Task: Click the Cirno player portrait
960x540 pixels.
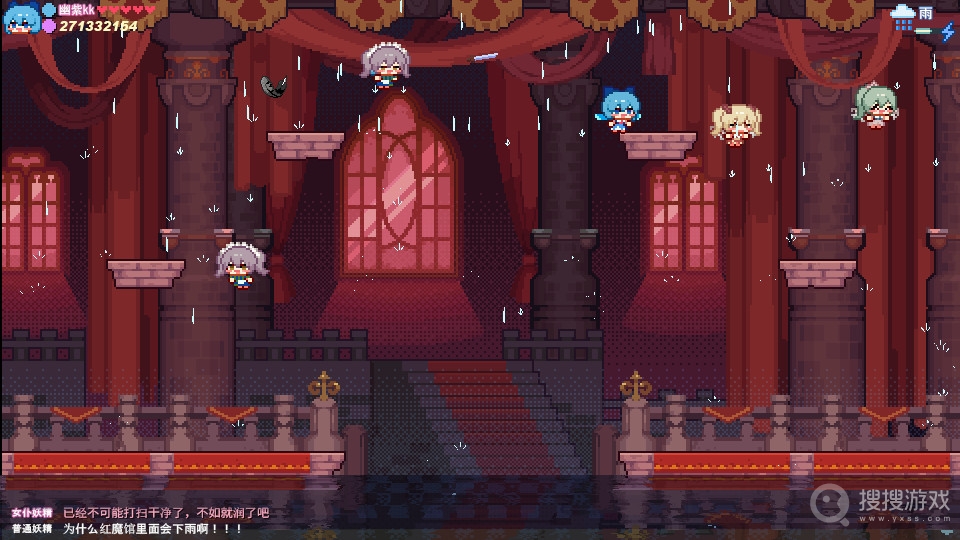Action: click(x=19, y=17)
